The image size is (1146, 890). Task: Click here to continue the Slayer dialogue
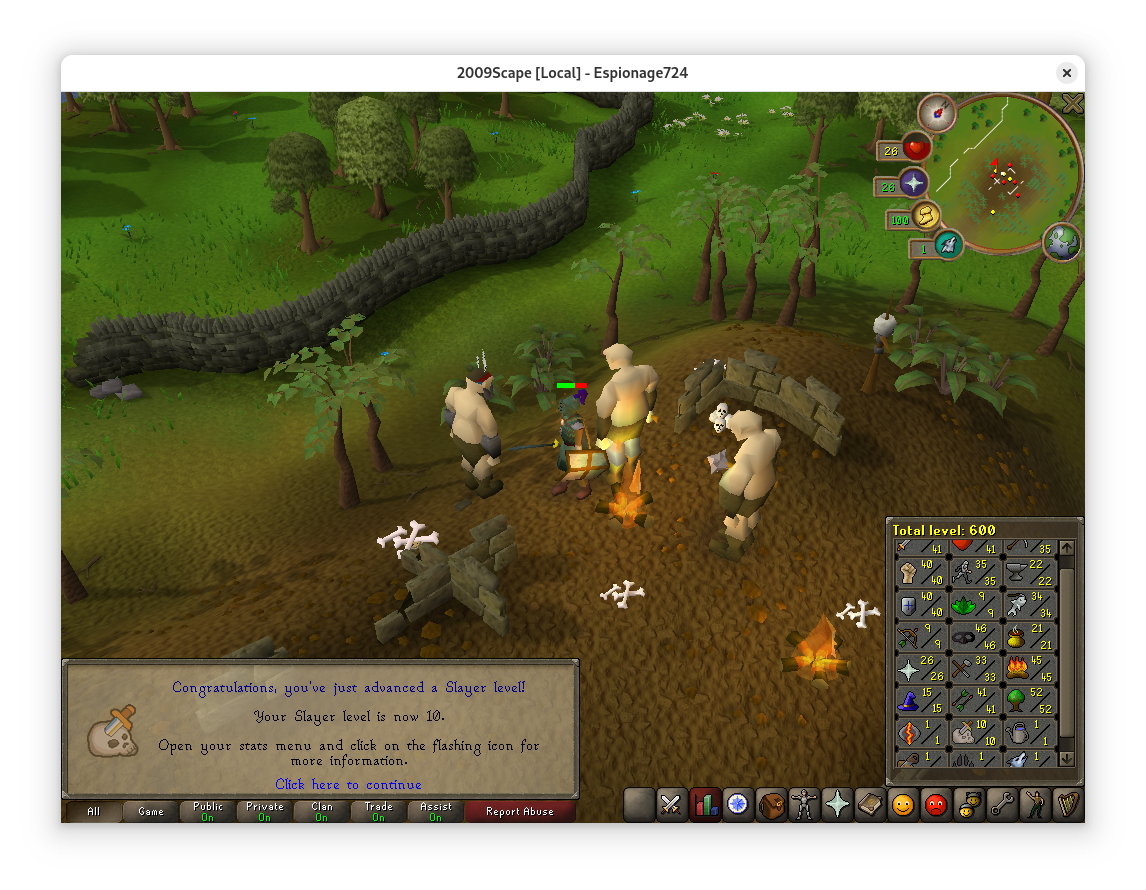click(x=348, y=785)
